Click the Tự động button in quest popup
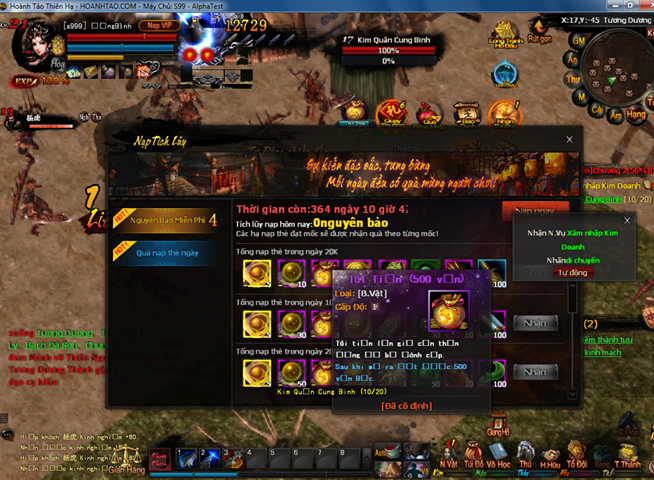Screen dimensions: 654x480 coord(573,271)
